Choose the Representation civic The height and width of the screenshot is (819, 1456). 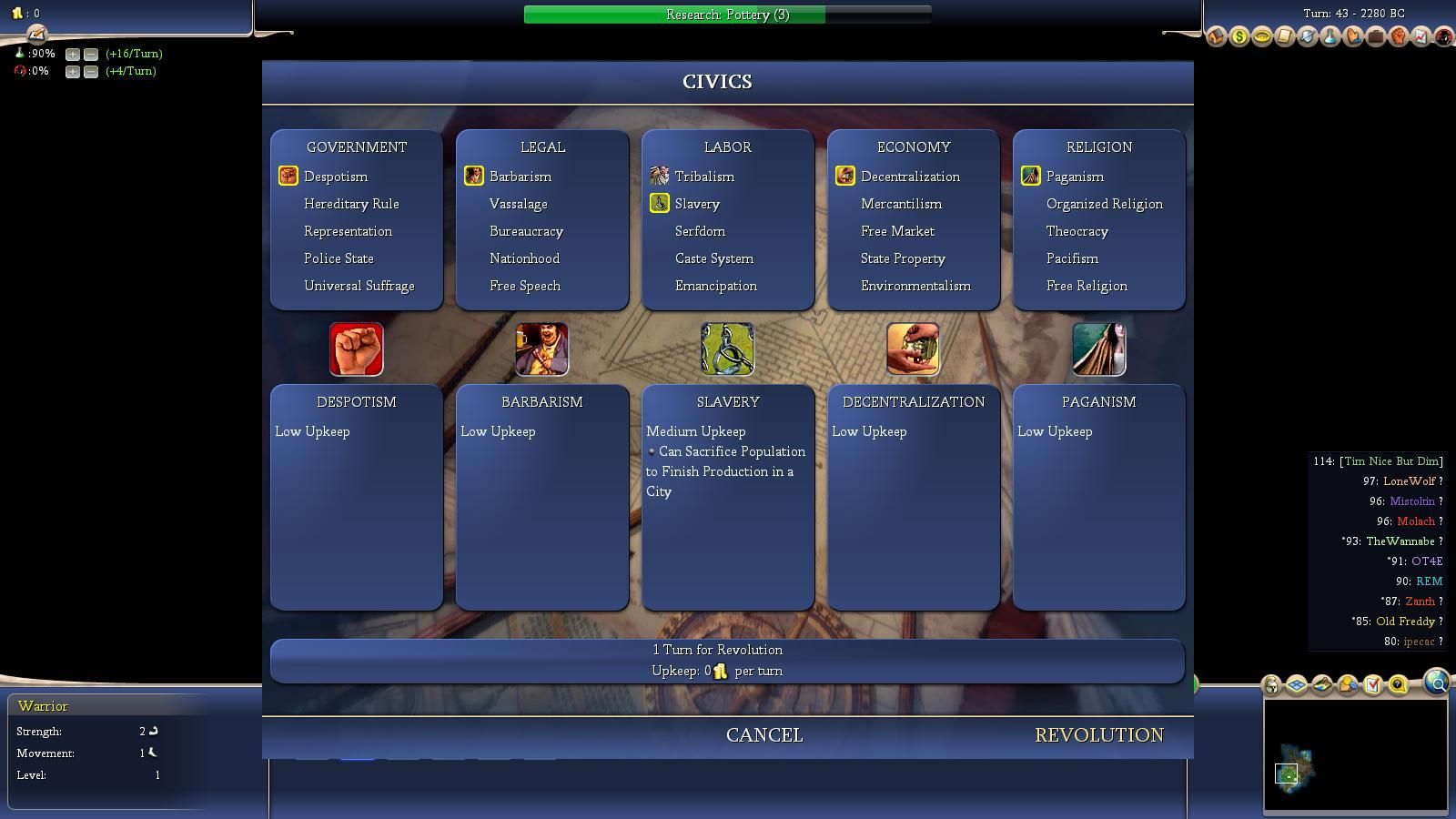tap(348, 231)
